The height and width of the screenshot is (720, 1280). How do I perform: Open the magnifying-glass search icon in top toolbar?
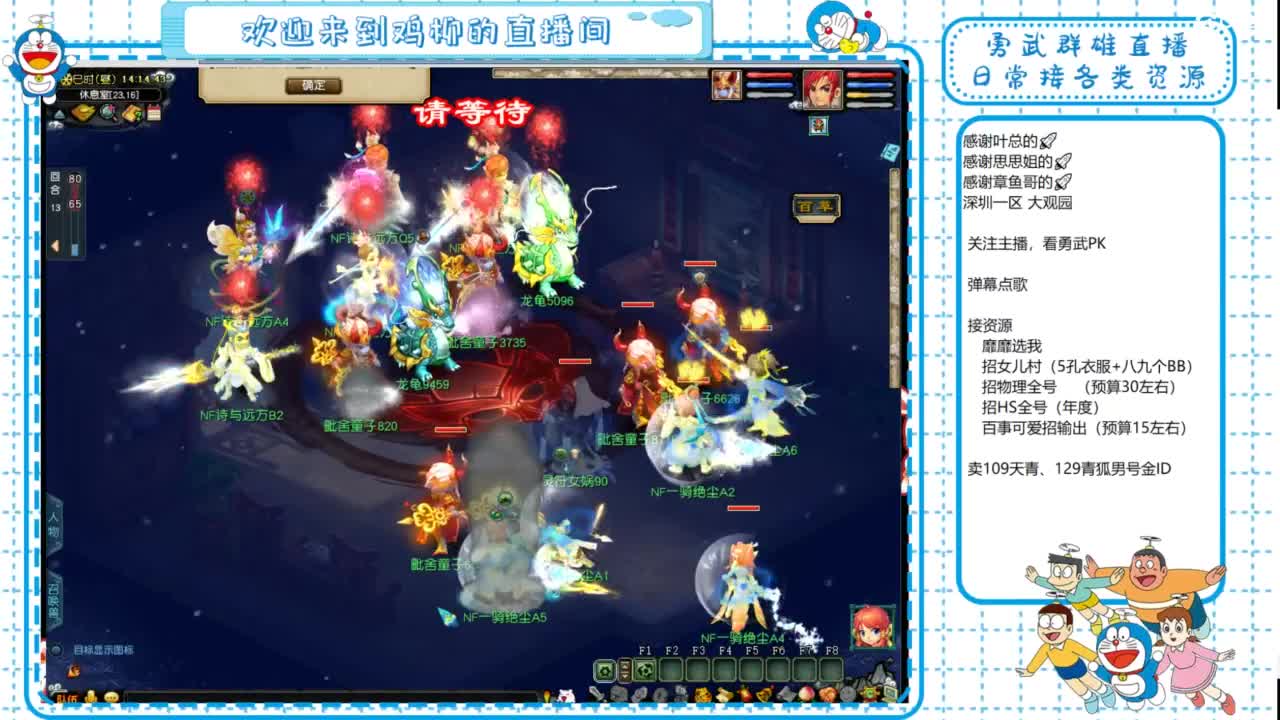[107, 110]
